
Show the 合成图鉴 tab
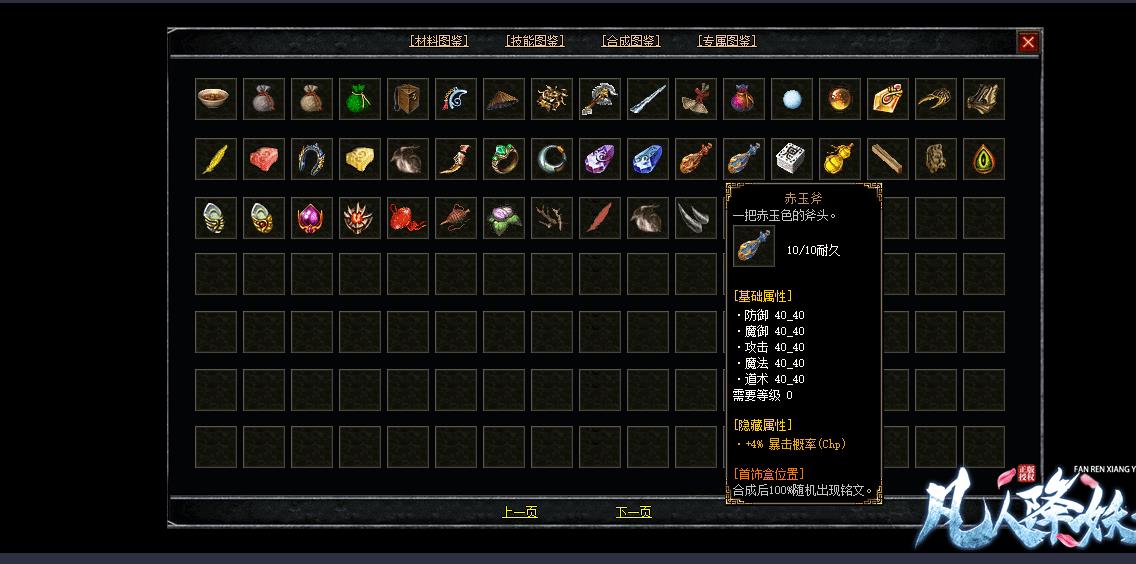tap(631, 41)
